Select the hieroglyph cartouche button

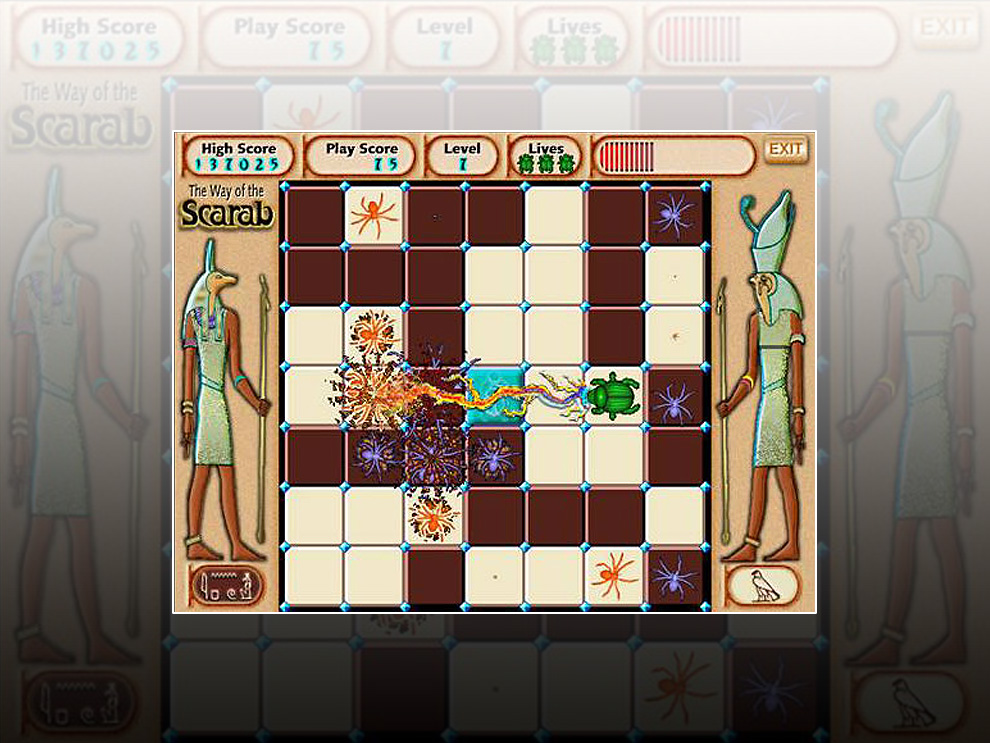(226, 586)
